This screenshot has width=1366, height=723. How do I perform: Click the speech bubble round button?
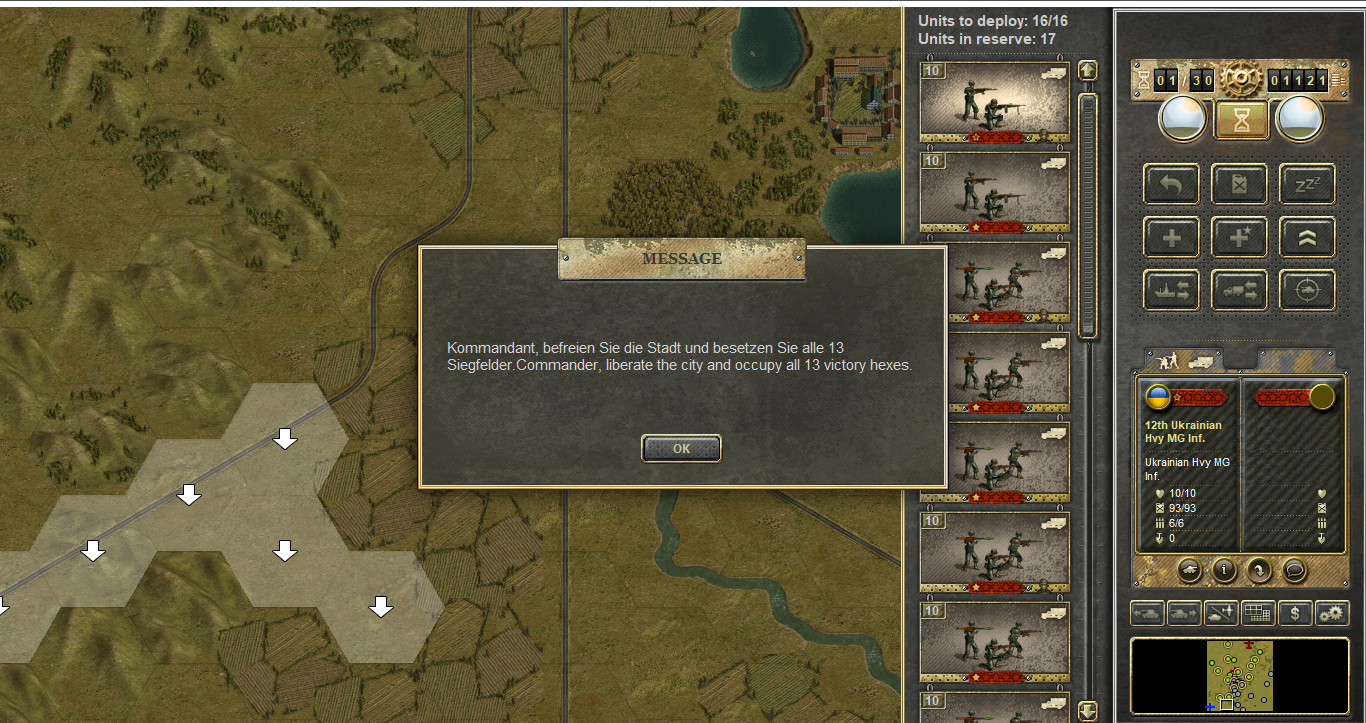(1294, 570)
